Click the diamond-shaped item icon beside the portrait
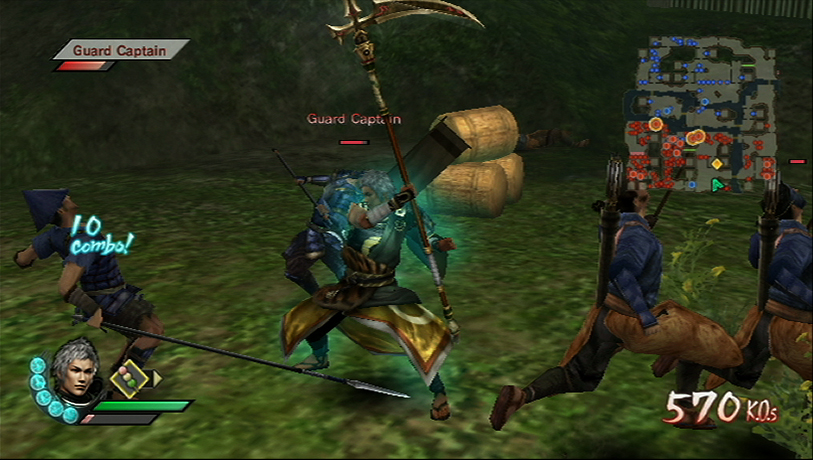Viewport: 813px width, 460px height. coord(128,378)
